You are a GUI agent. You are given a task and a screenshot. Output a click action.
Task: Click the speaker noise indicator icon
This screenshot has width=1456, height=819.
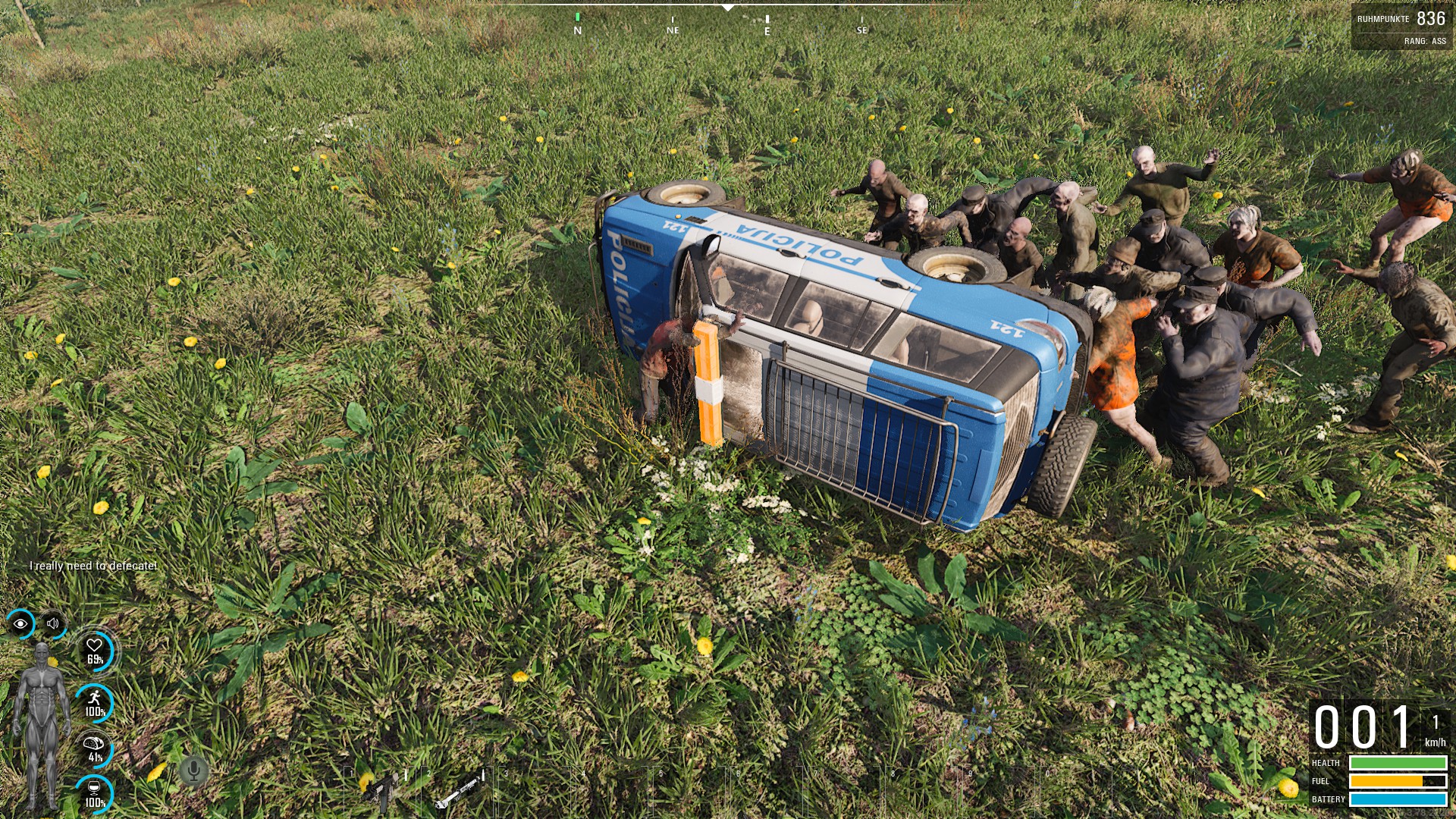[x=53, y=624]
